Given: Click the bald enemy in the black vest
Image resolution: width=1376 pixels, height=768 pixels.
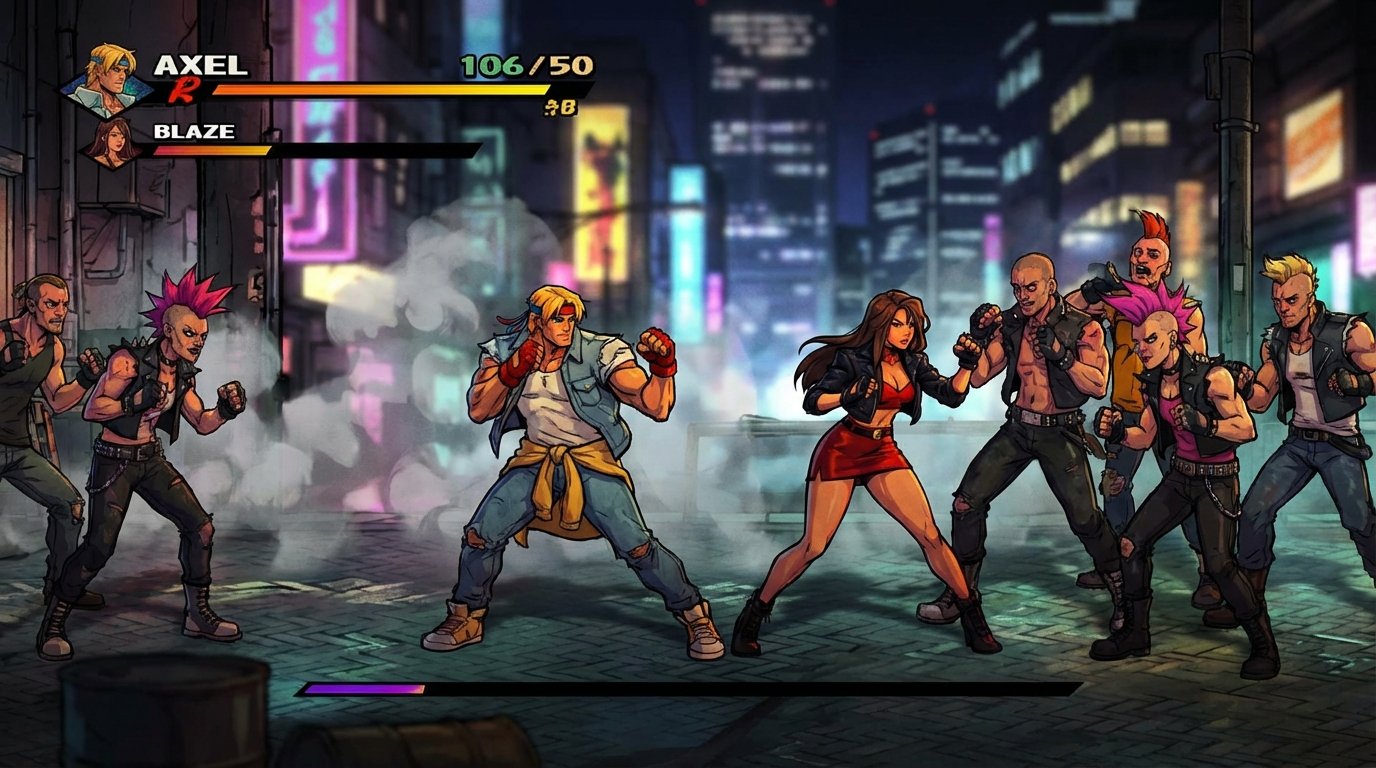Looking at the screenshot, I should (x=1030, y=420).
